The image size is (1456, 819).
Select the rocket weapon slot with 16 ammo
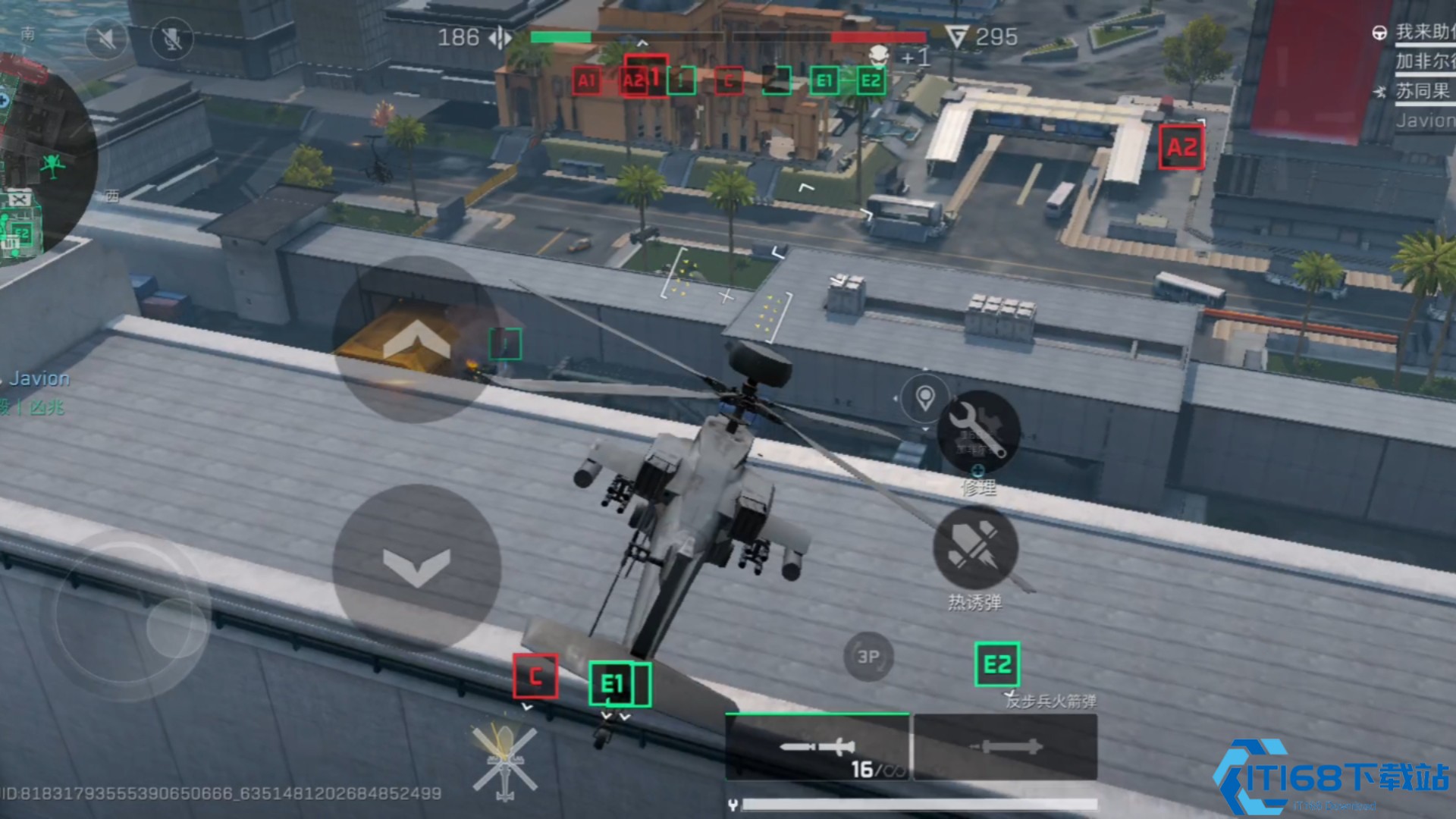click(x=817, y=748)
